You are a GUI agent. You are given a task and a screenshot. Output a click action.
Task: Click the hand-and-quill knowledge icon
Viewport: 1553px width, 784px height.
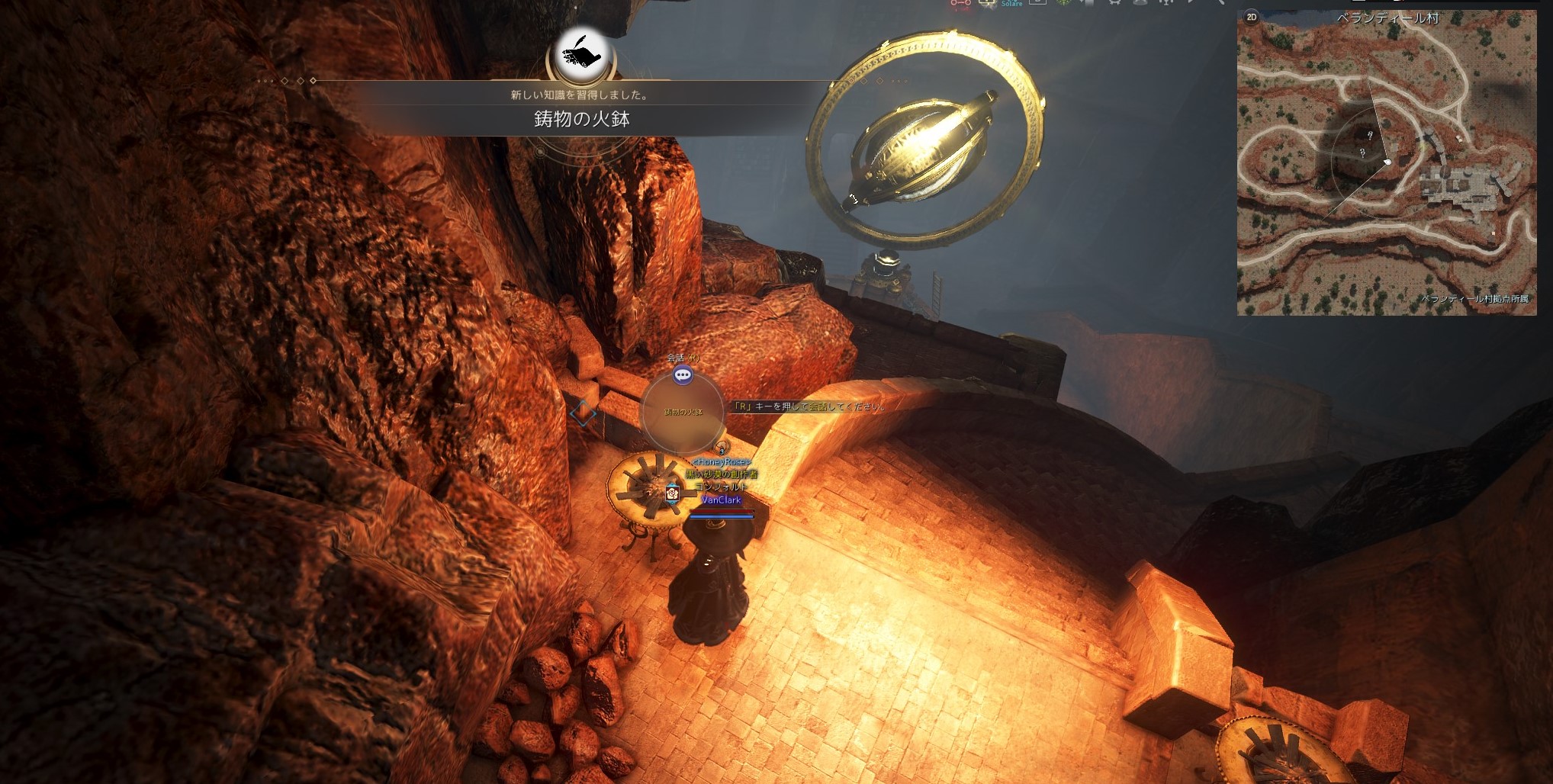[x=581, y=56]
